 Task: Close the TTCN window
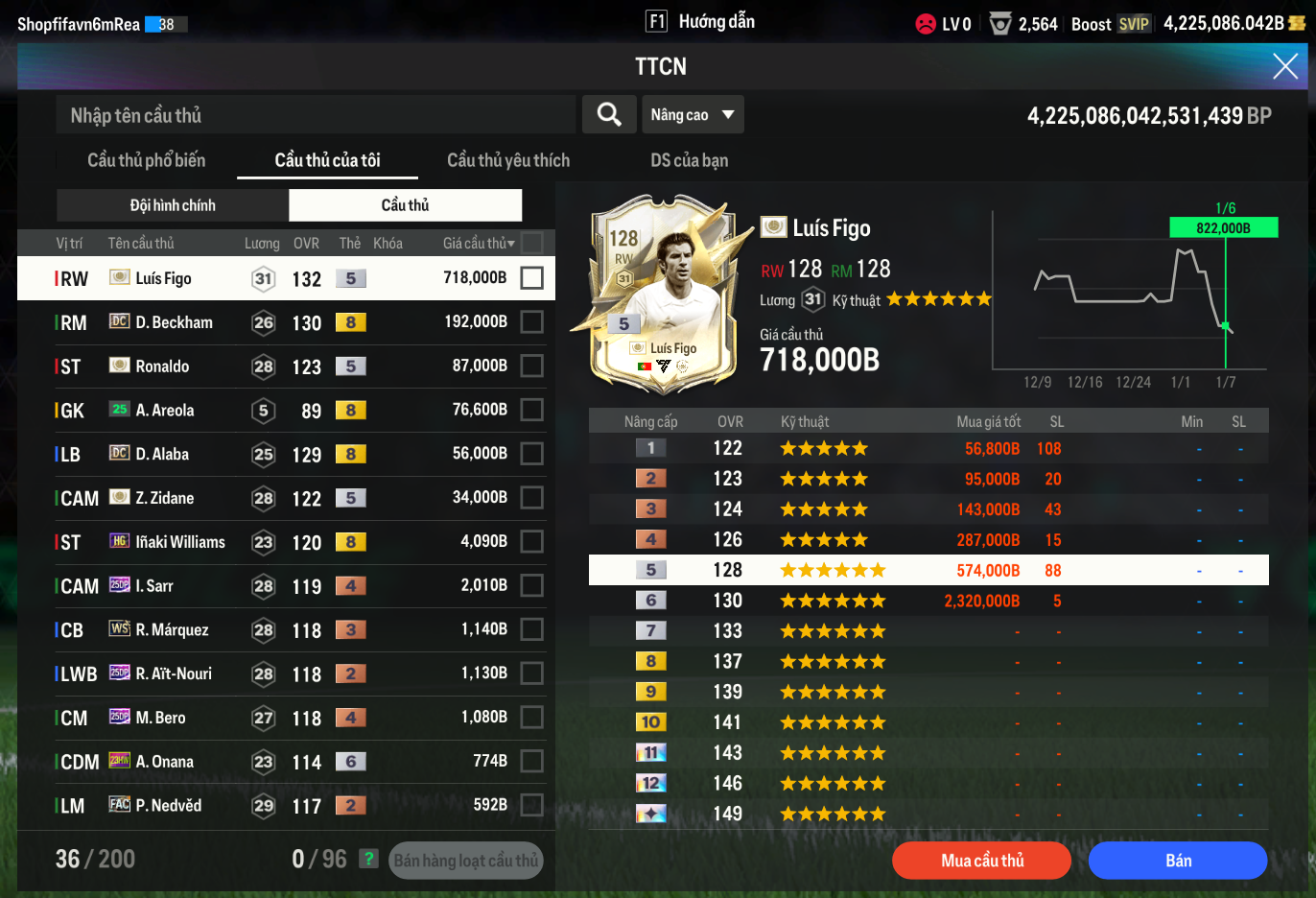1284,66
